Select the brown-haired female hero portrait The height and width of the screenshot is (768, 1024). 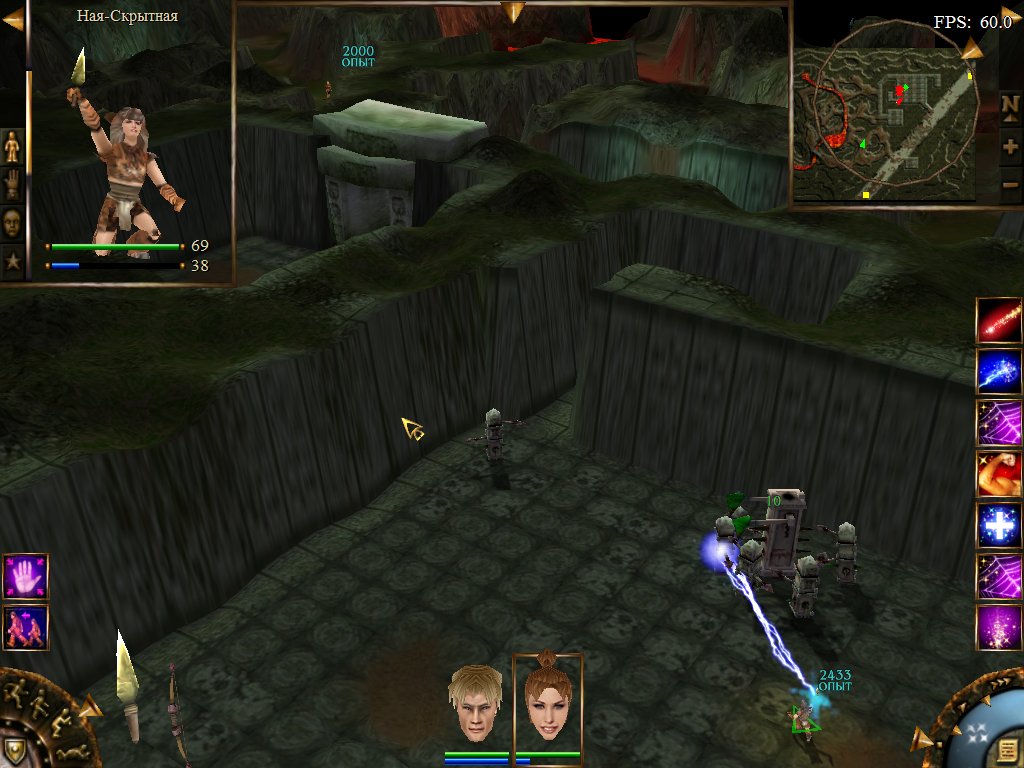pos(547,703)
